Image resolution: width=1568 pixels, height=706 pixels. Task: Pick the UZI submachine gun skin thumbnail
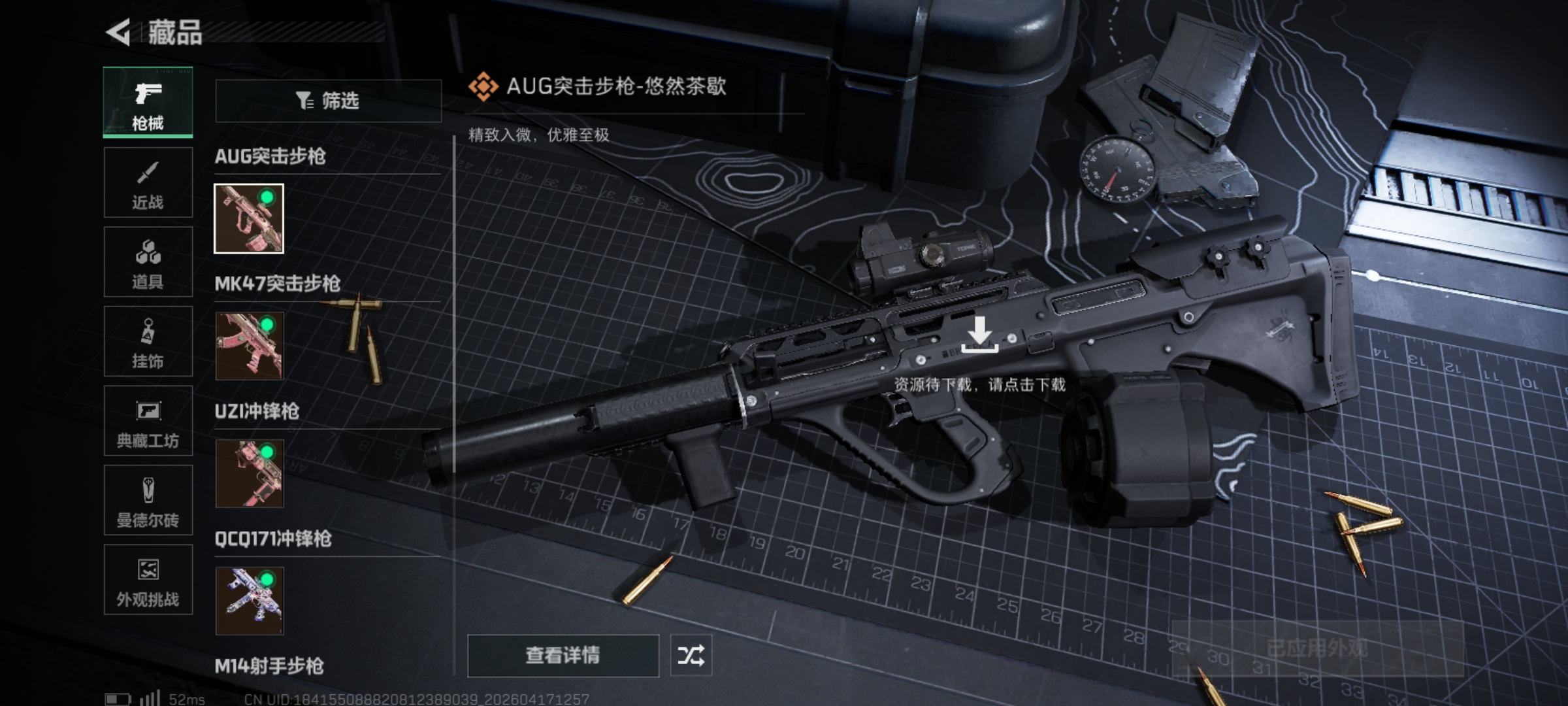tap(249, 473)
